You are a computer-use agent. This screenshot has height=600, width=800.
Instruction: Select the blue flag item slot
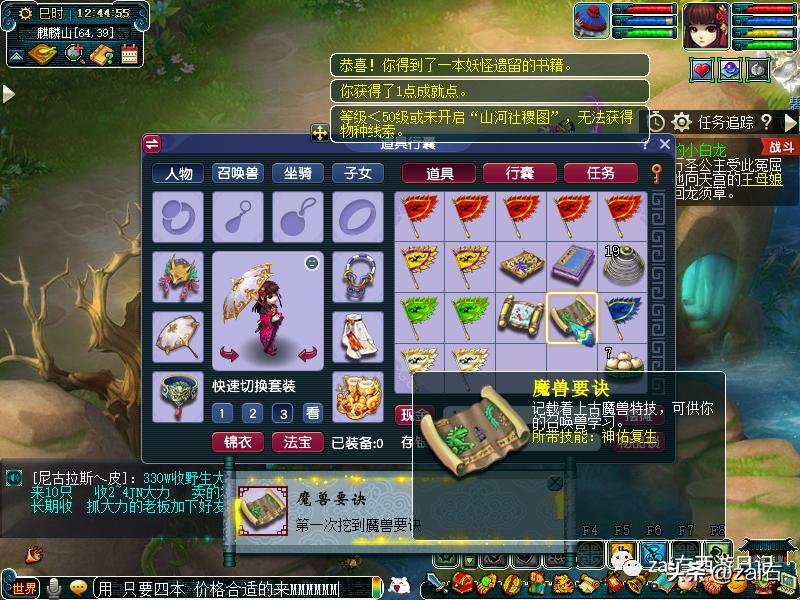point(622,317)
